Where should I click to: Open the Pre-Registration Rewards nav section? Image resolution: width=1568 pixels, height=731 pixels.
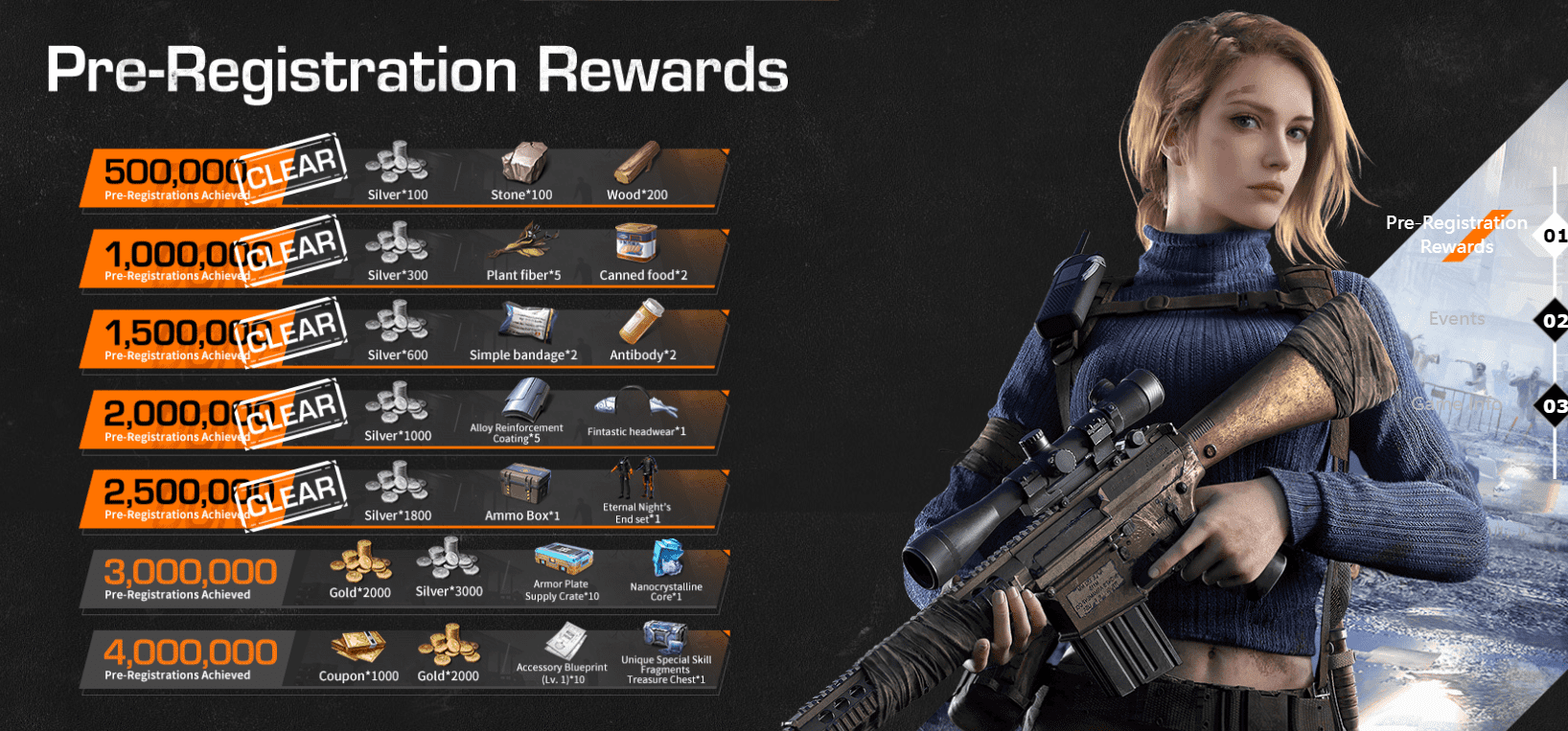click(1456, 235)
